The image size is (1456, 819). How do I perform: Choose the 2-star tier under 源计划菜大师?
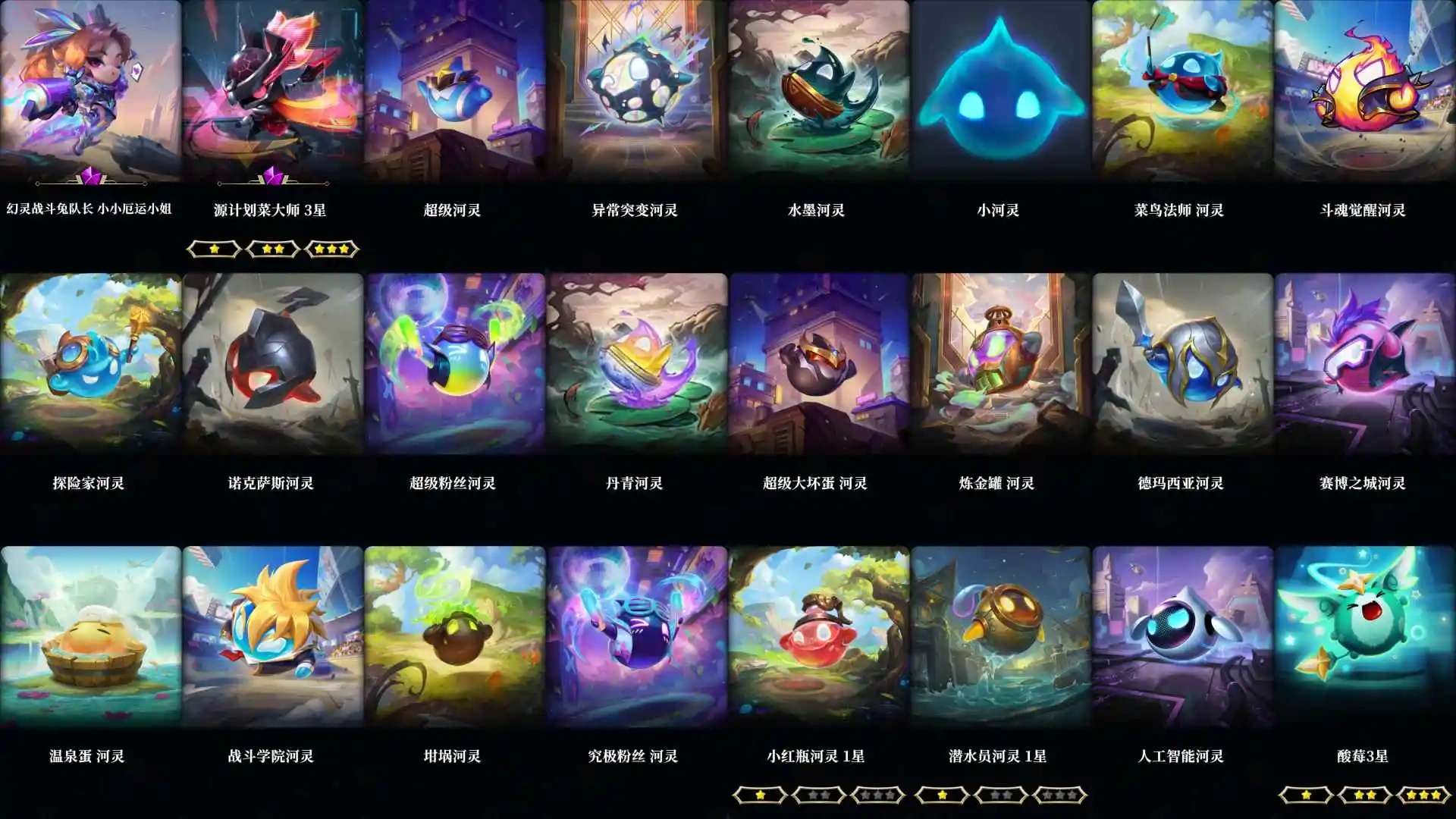coord(272,249)
